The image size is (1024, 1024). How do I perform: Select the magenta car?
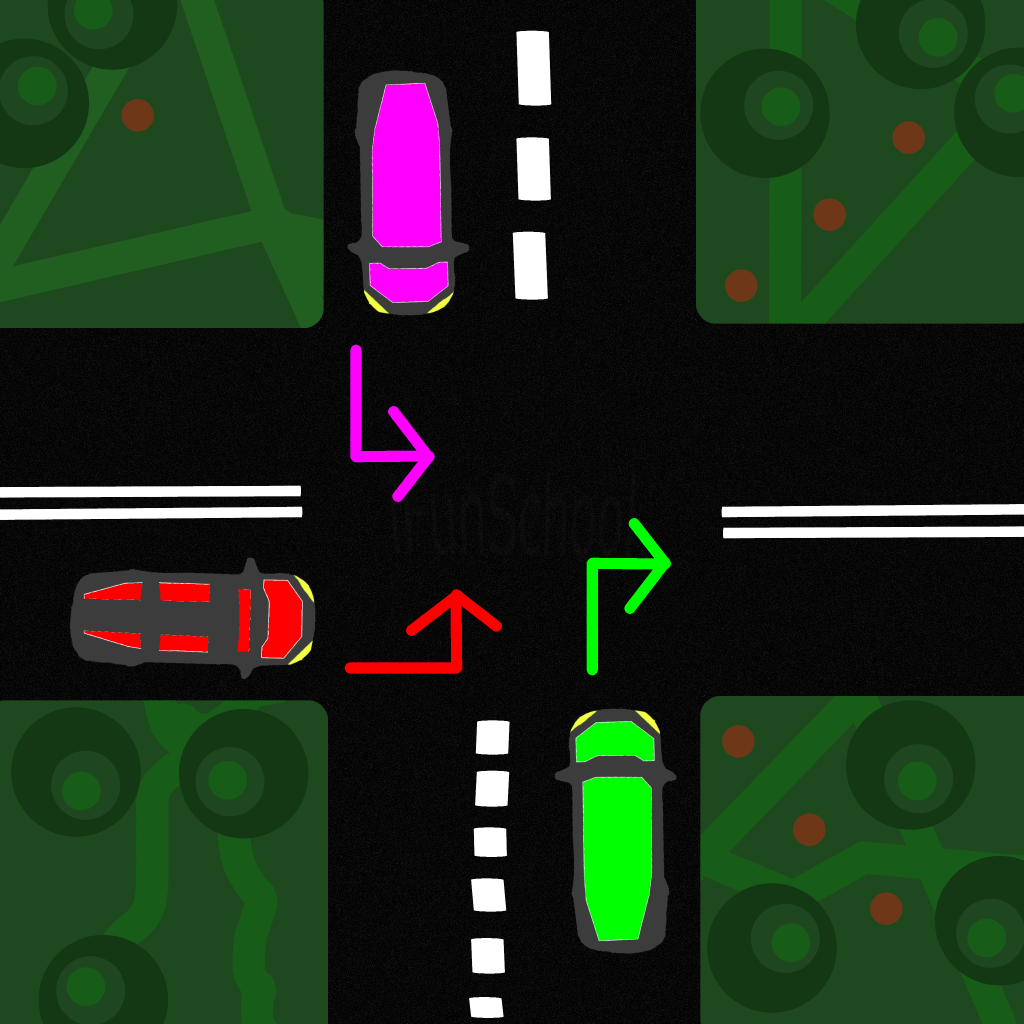[404, 192]
